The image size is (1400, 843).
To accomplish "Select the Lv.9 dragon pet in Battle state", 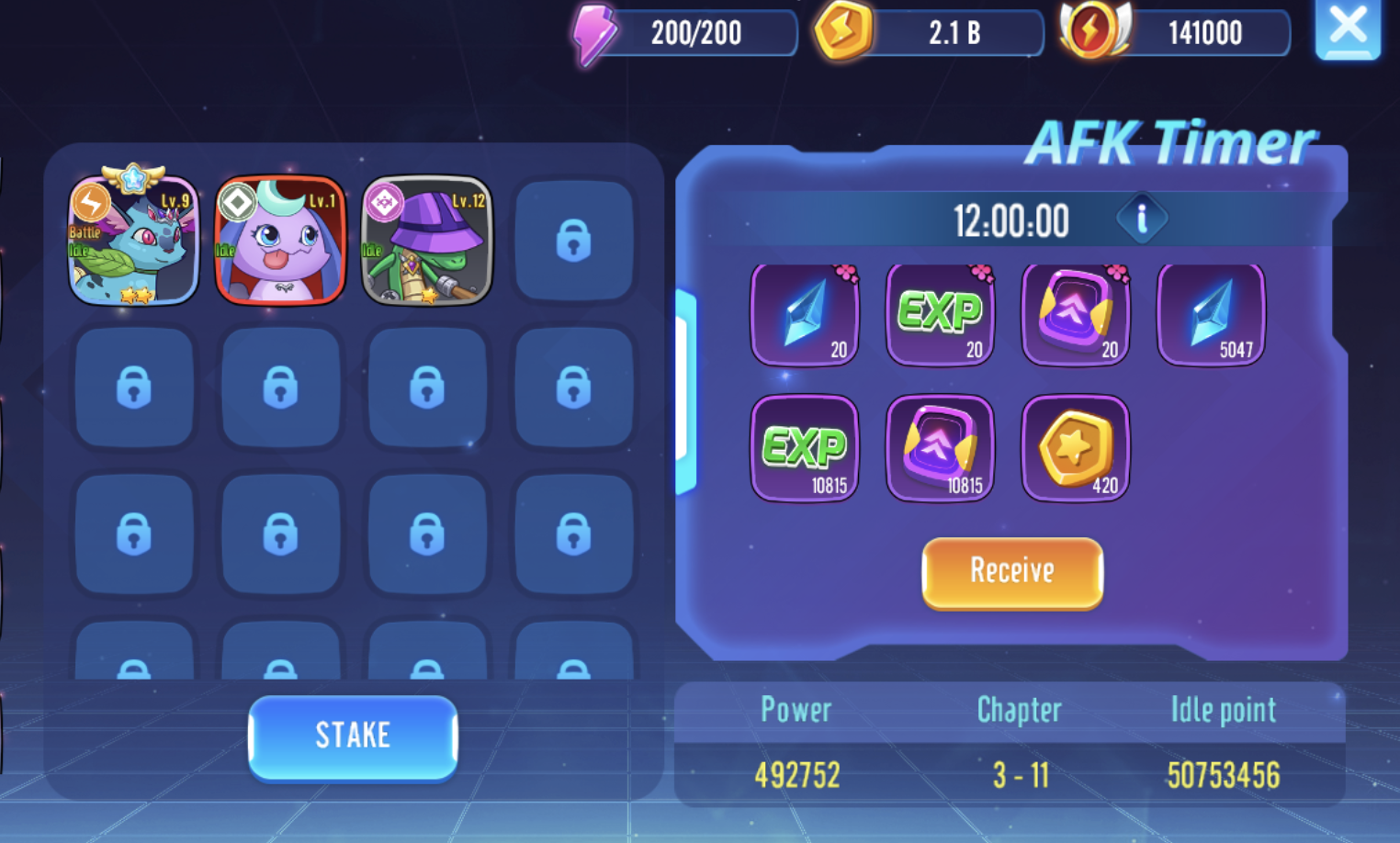I will (x=134, y=241).
